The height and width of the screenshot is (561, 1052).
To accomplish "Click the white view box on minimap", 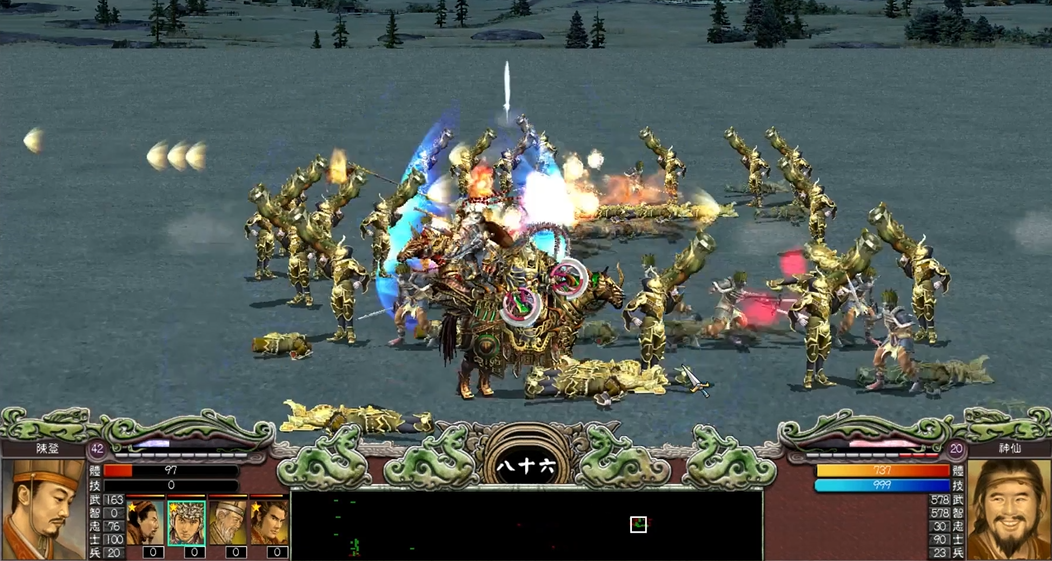I will [638, 524].
